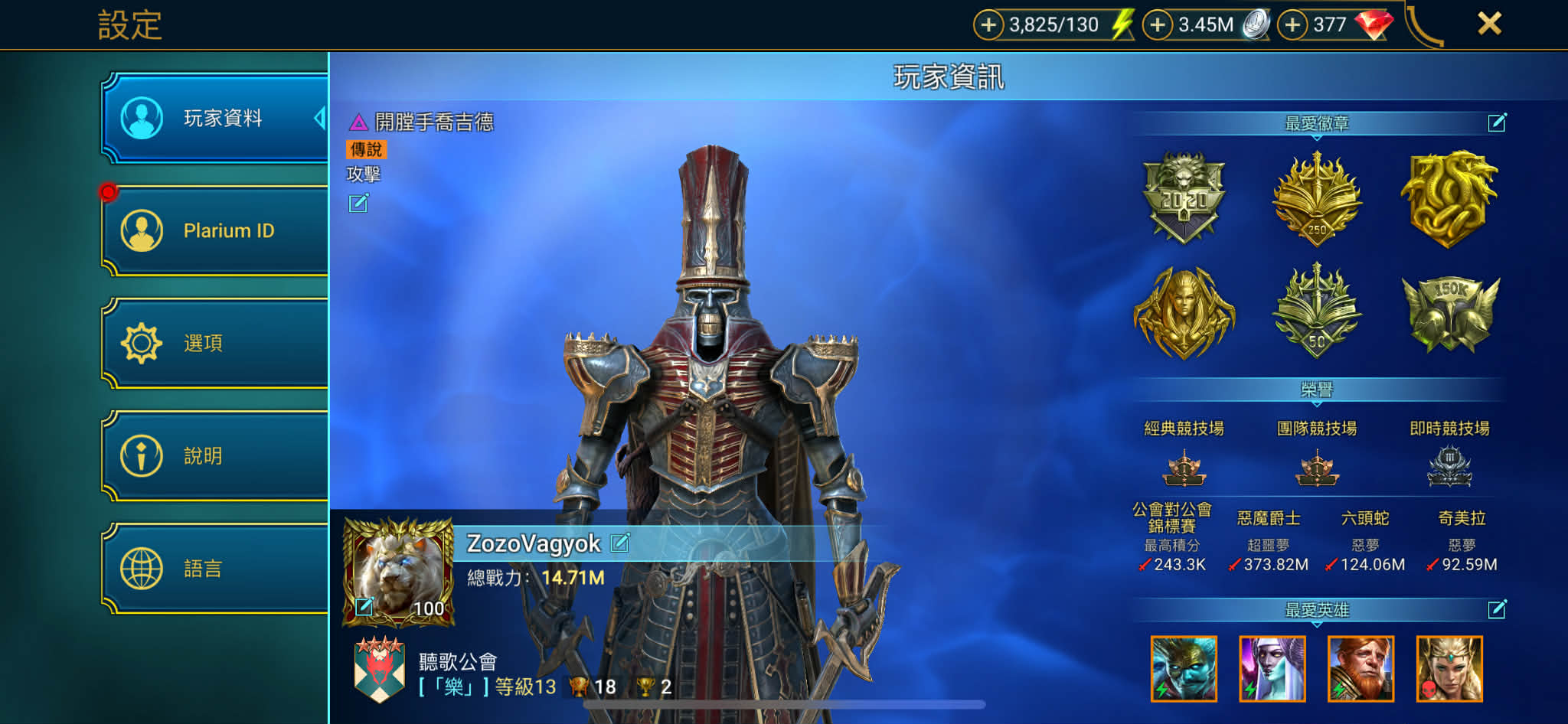Add silver using its plus button

1158,24
